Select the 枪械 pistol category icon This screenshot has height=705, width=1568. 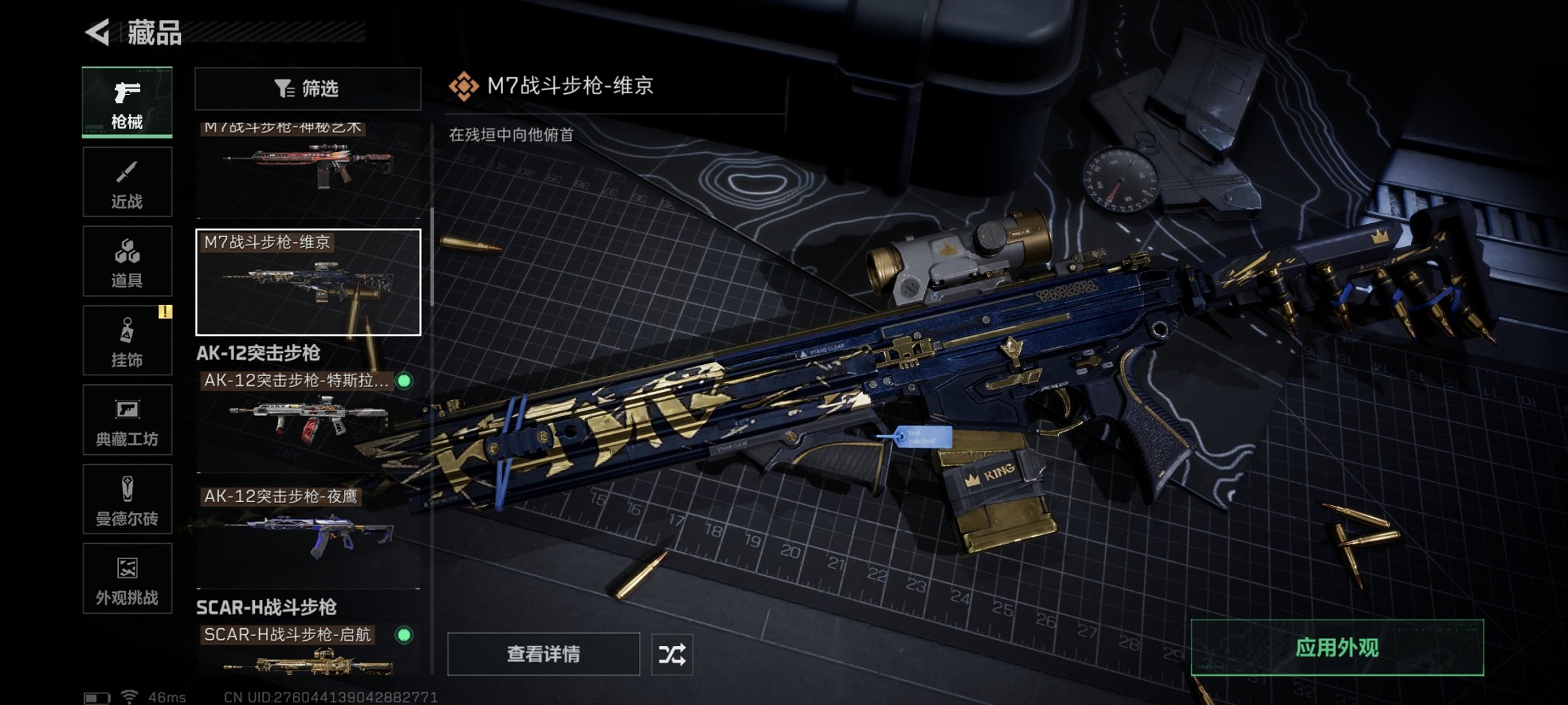pyautogui.click(x=126, y=102)
